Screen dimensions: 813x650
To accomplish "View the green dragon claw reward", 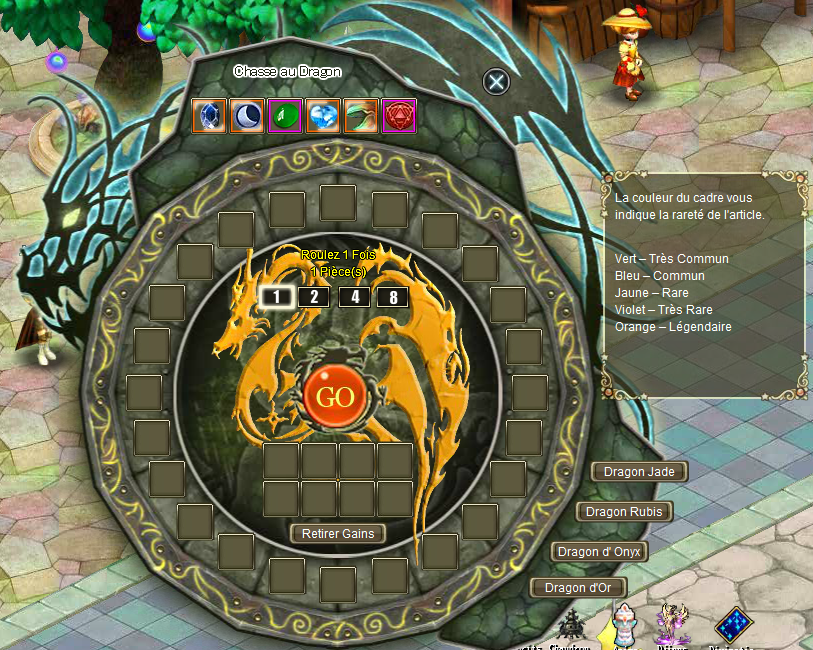I will coord(361,116).
